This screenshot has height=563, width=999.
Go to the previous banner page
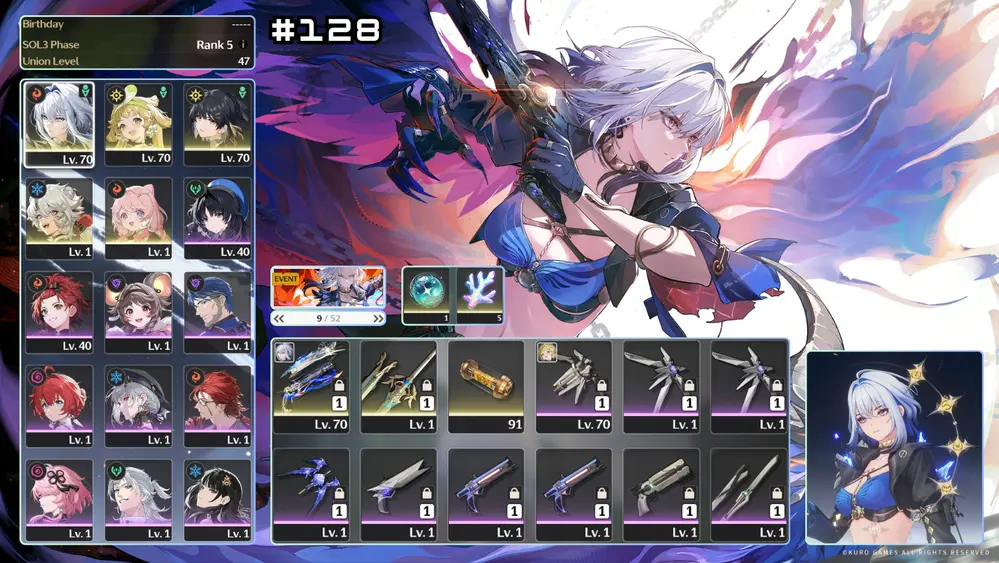pyautogui.click(x=279, y=319)
